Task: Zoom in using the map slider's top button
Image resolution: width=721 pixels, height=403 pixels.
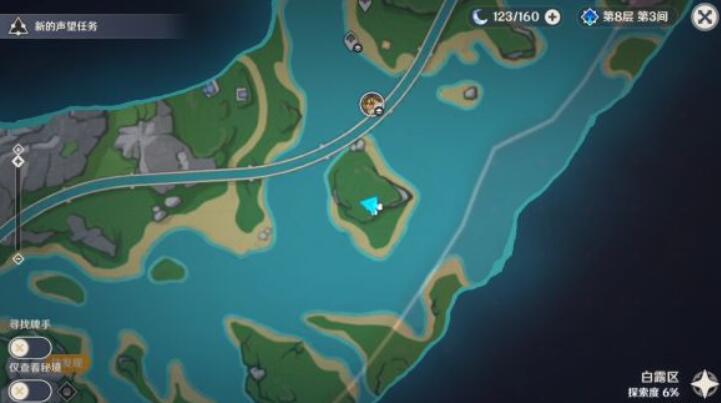Action: tap(18, 159)
